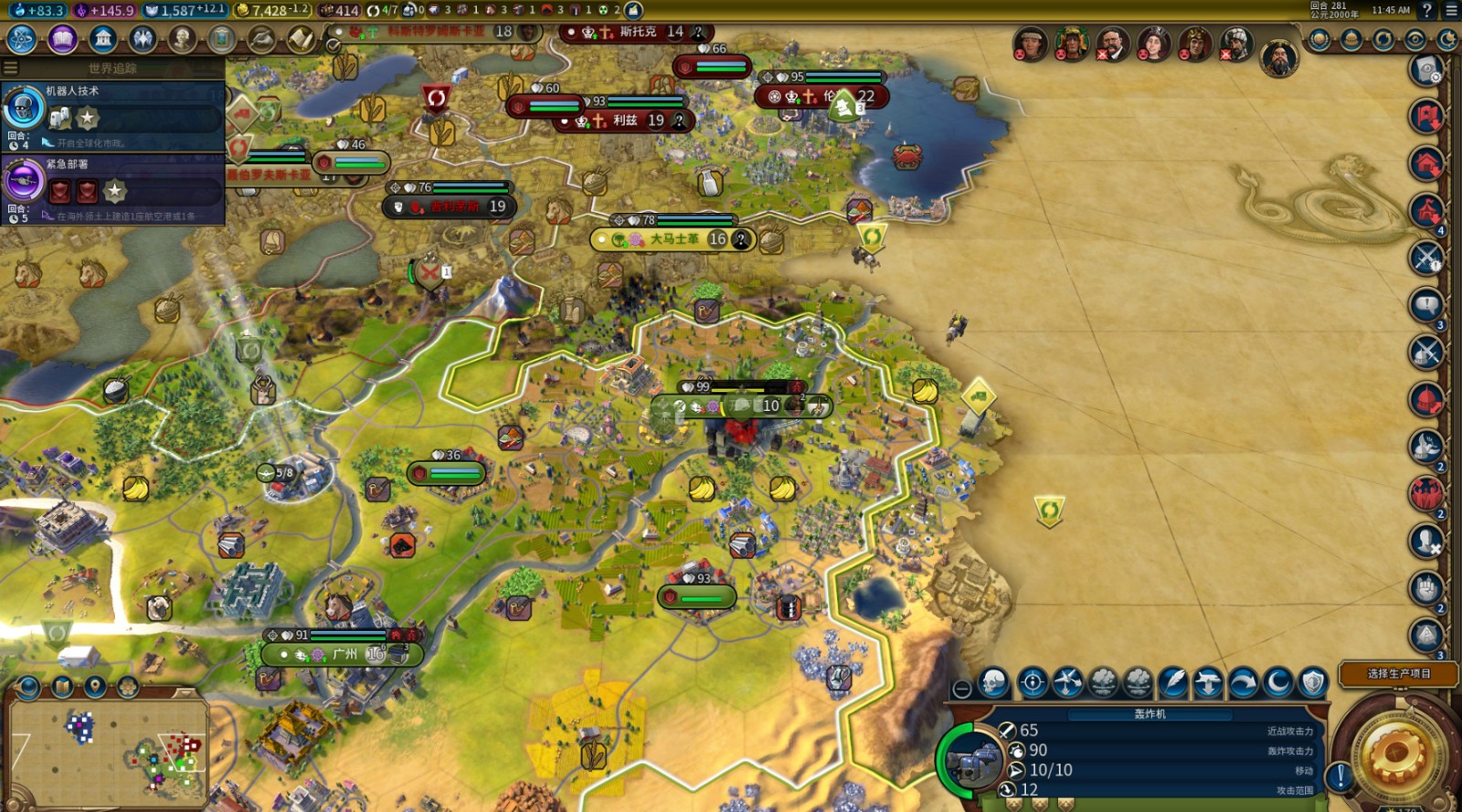Open the main game menu button

pyautogui.click(x=1451, y=10)
